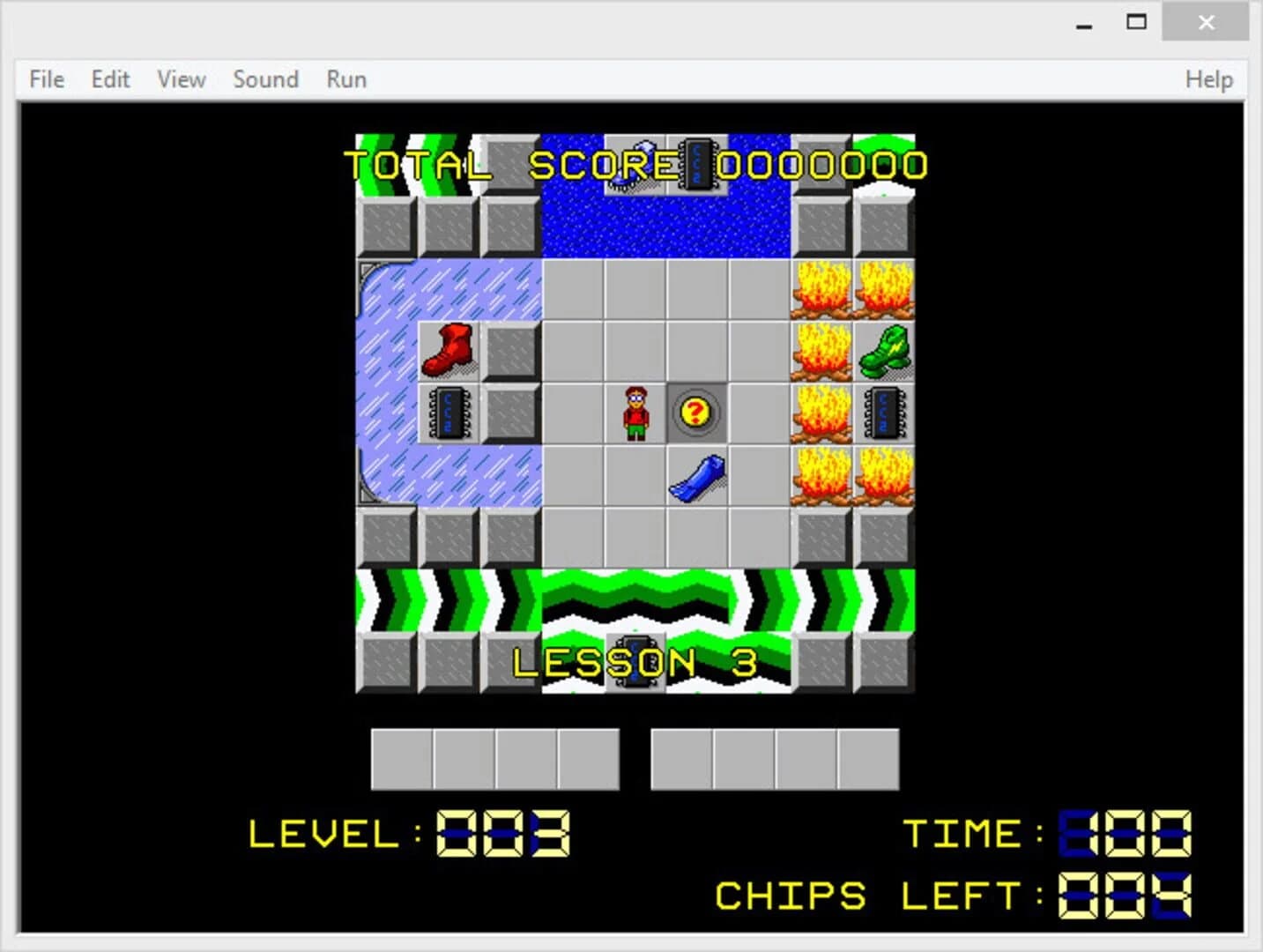The width and height of the screenshot is (1263, 952).
Task: Open the Sound menu
Action: [265, 79]
